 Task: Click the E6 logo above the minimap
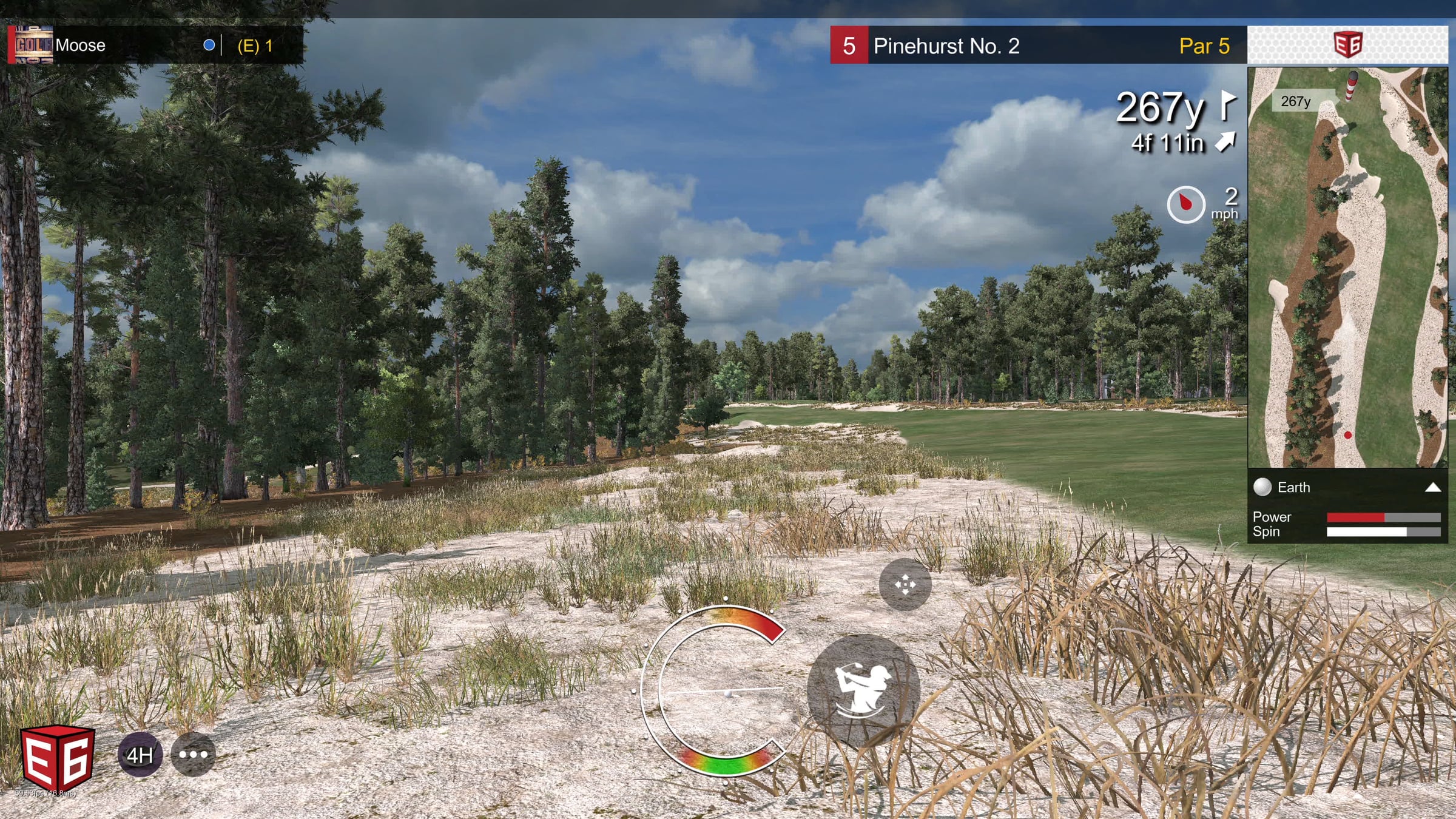[1347, 45]
